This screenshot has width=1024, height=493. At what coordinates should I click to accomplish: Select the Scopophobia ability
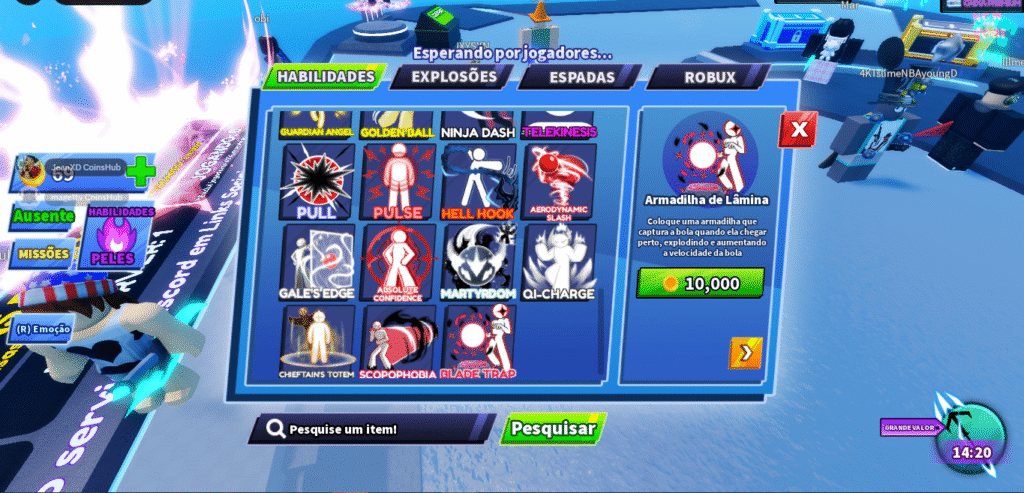[x=398, y=343]
